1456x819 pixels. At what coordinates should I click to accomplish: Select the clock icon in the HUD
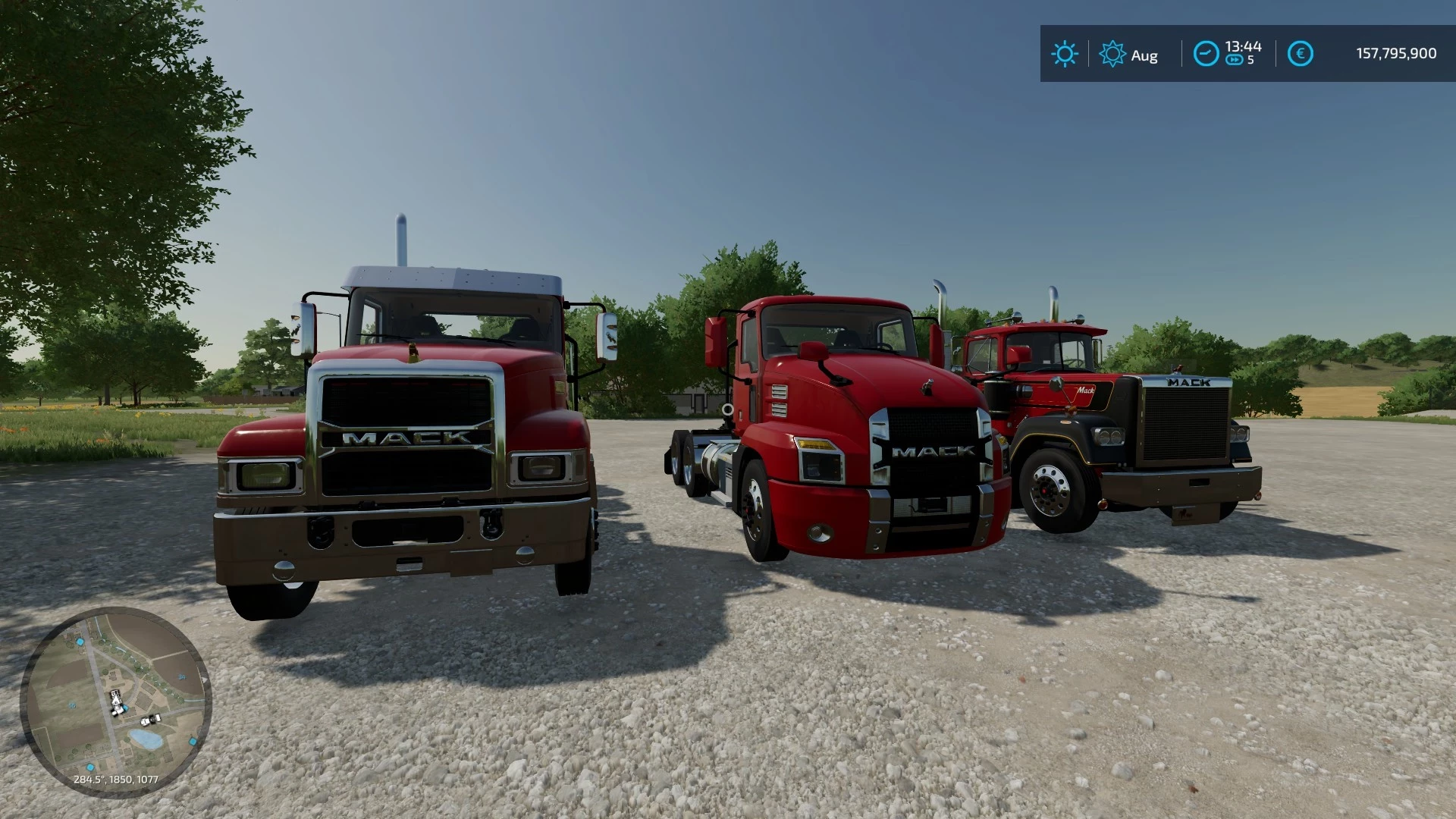[1207, 52]
